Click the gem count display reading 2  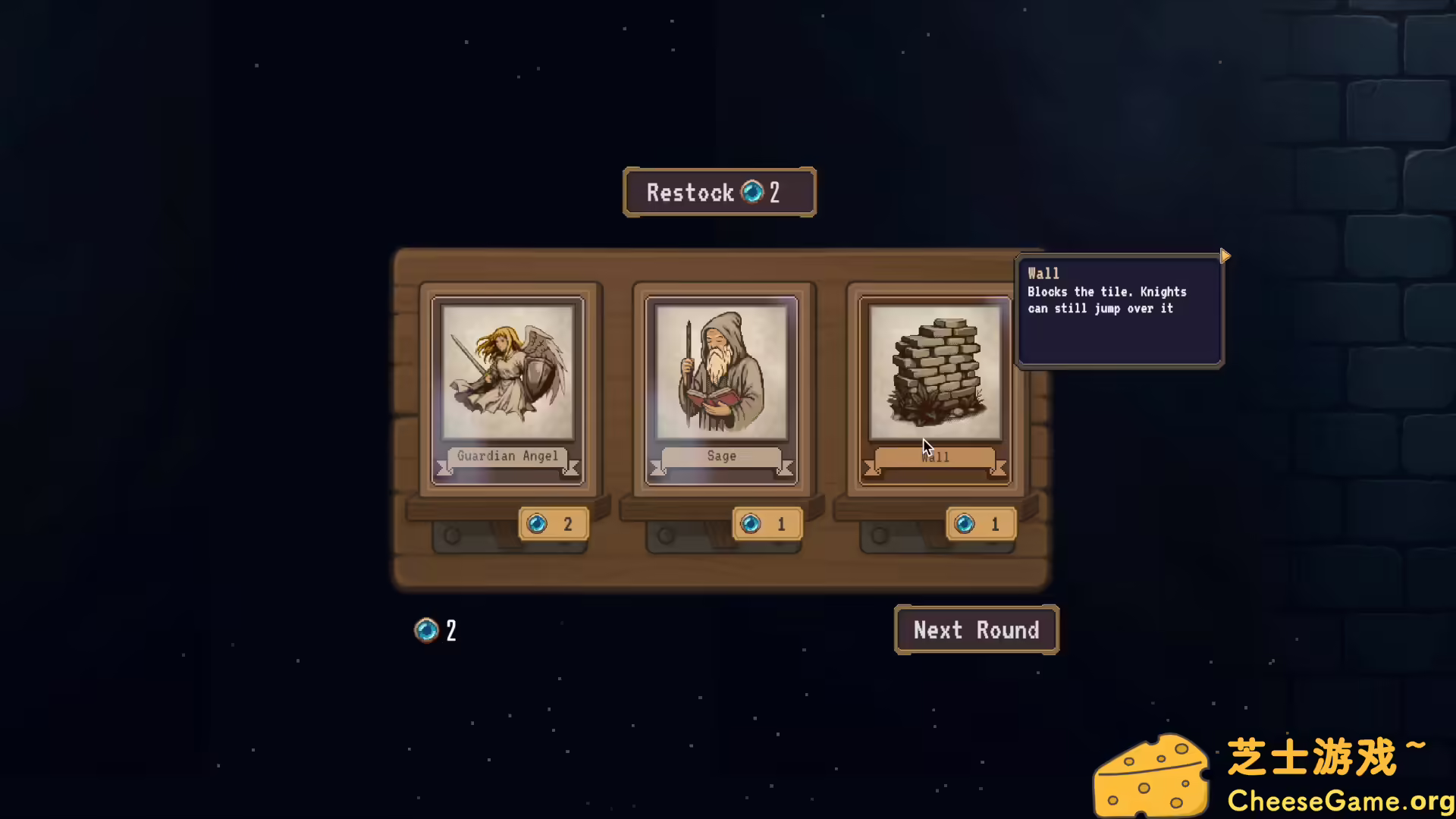tap(435, 630)
